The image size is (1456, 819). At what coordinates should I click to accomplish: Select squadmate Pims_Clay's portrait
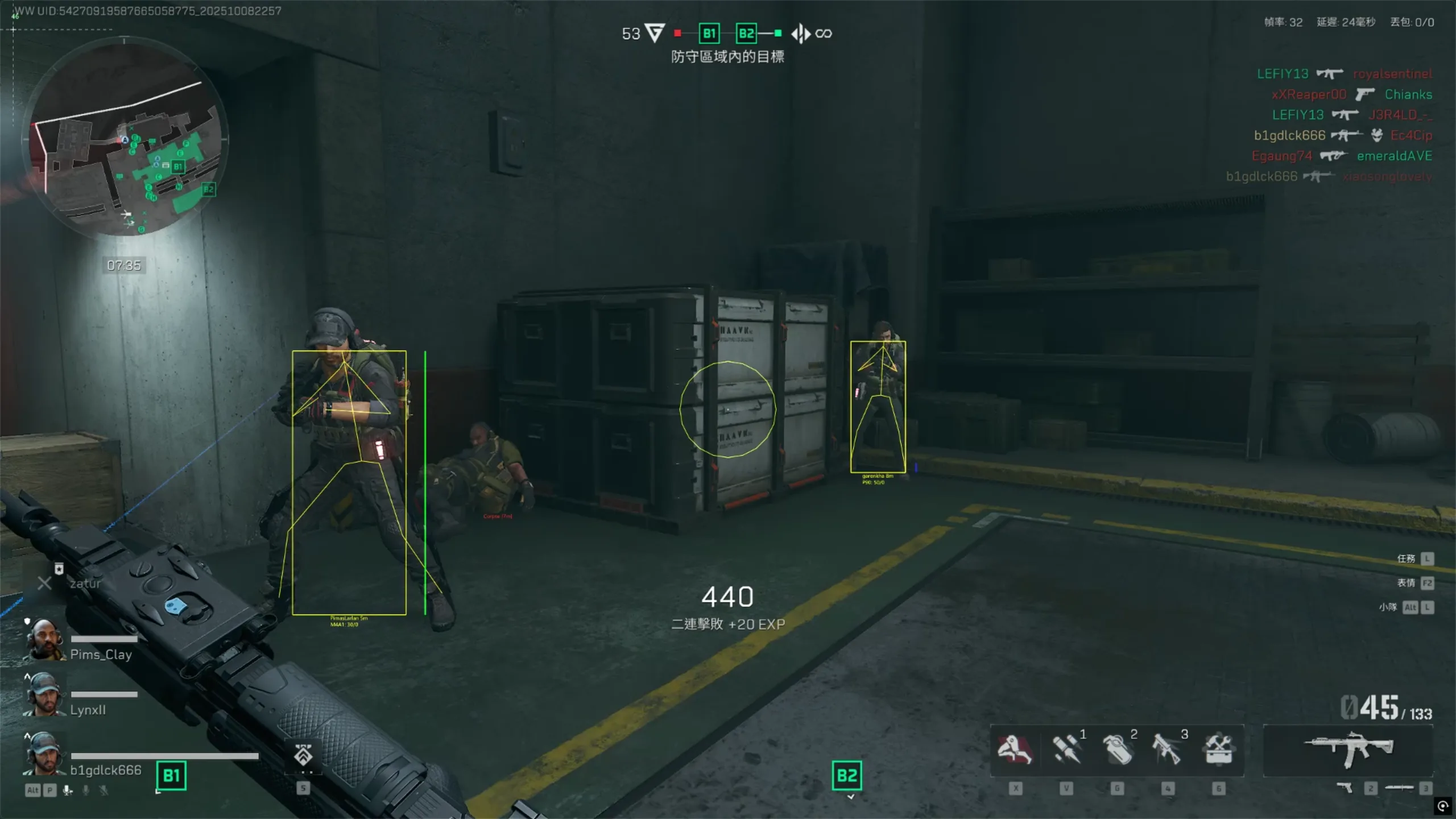44,640
